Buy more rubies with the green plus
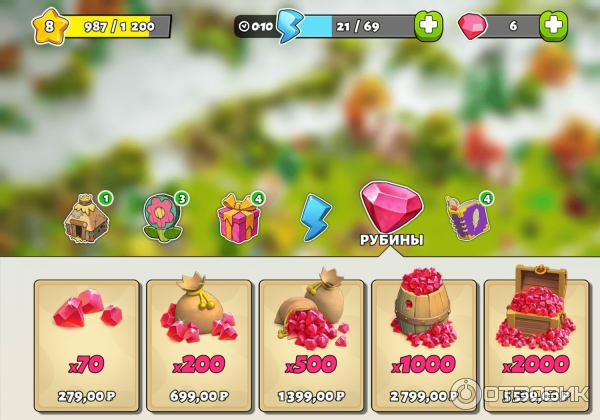 tap(553, 26)
